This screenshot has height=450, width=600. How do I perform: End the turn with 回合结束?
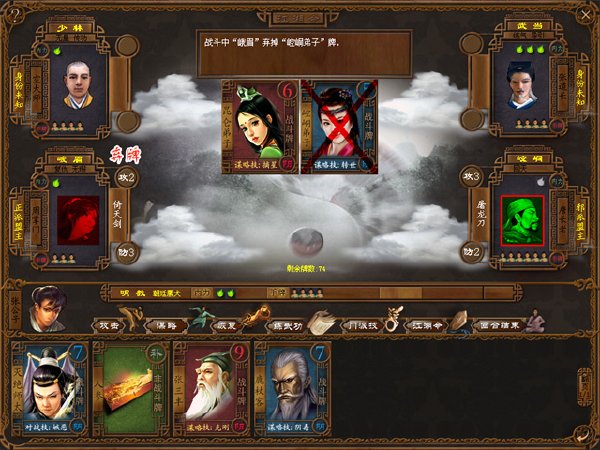pyautogui.click(x=498, y=325)
